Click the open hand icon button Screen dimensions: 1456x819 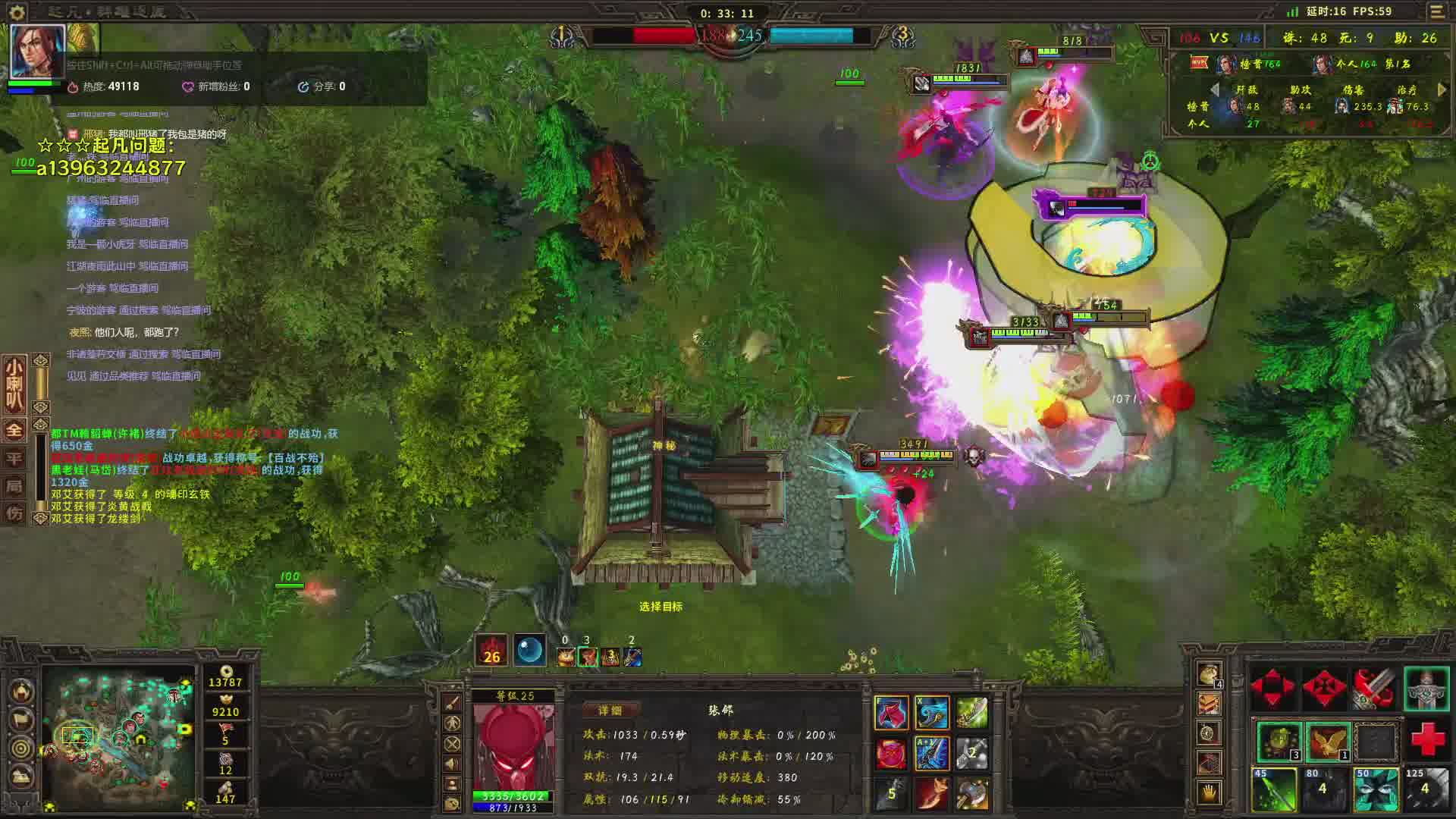pyautogui.click(x=1209, y=793)
